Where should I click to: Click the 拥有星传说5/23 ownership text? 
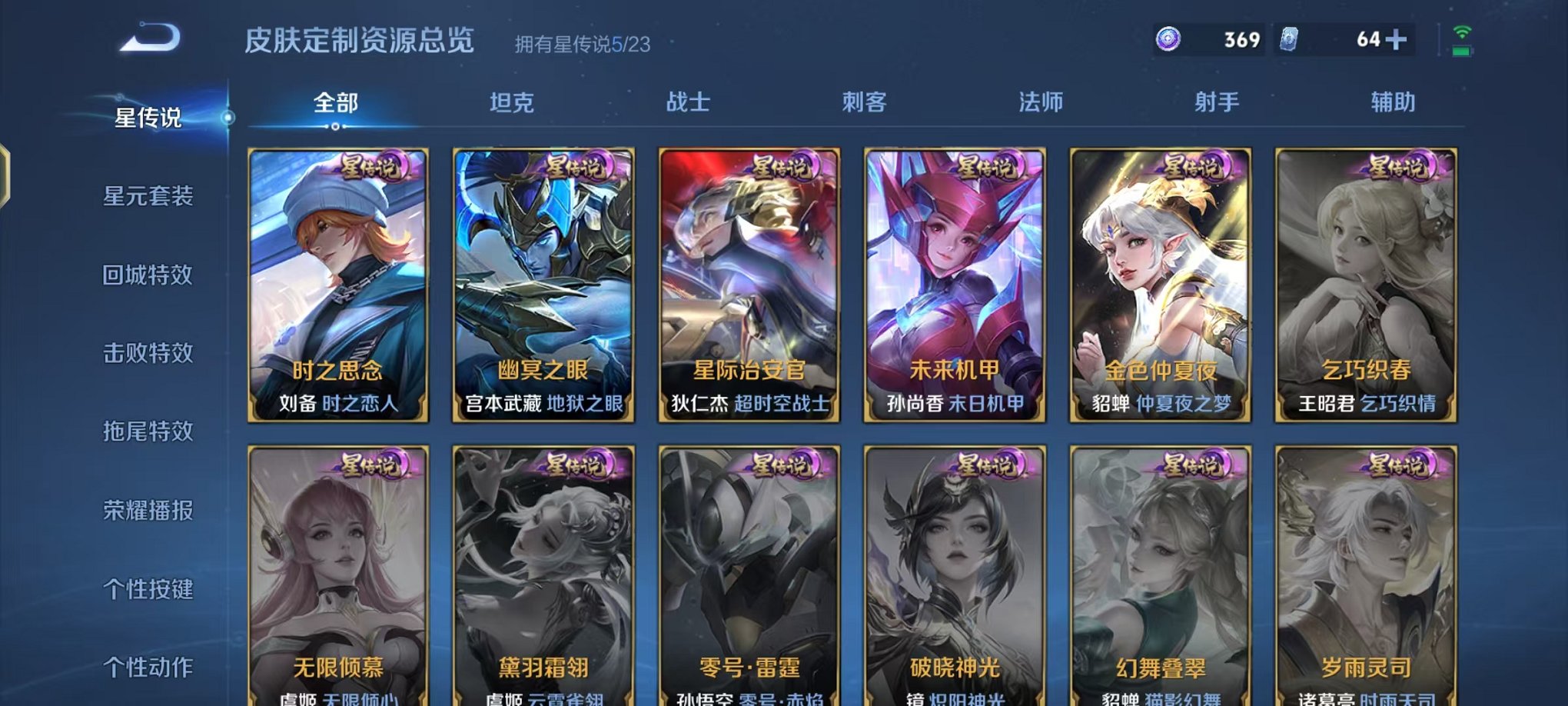pyautogui.click(x=580, y=44)
